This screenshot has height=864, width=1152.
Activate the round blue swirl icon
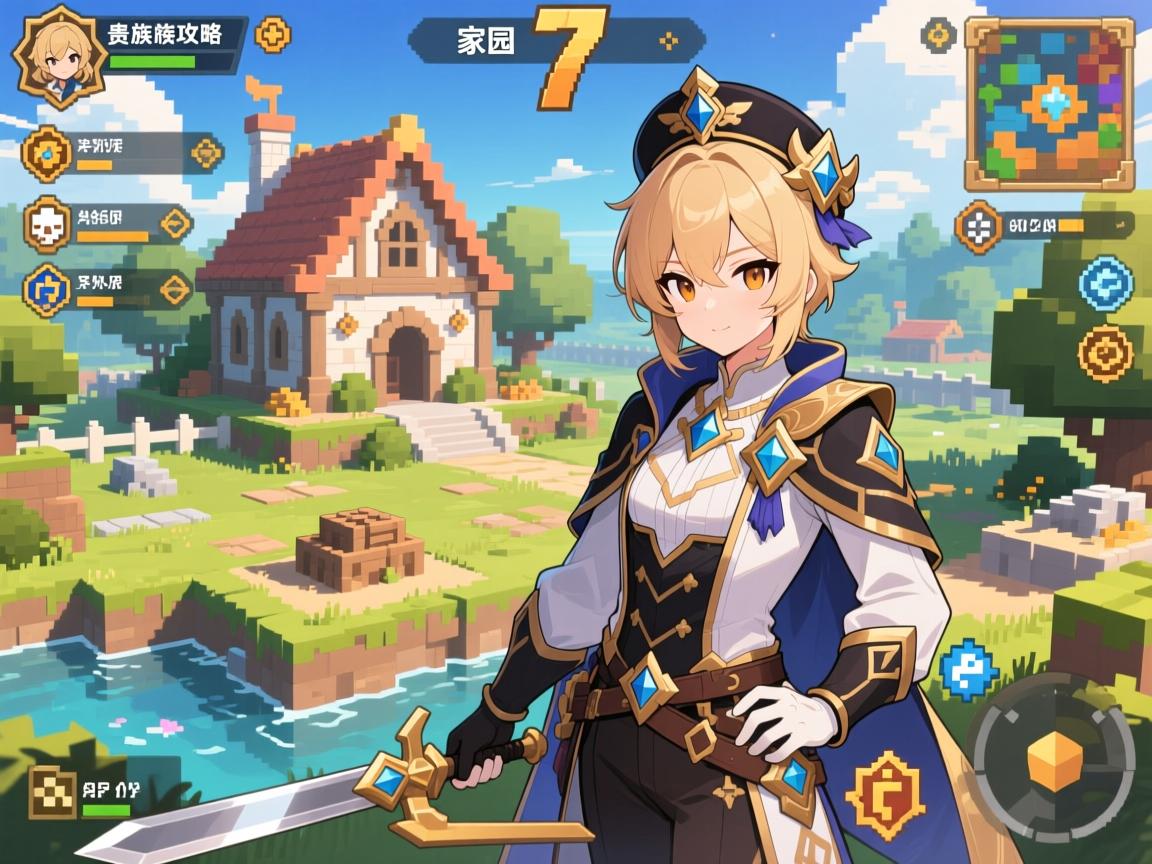(x=1105, y=282)
